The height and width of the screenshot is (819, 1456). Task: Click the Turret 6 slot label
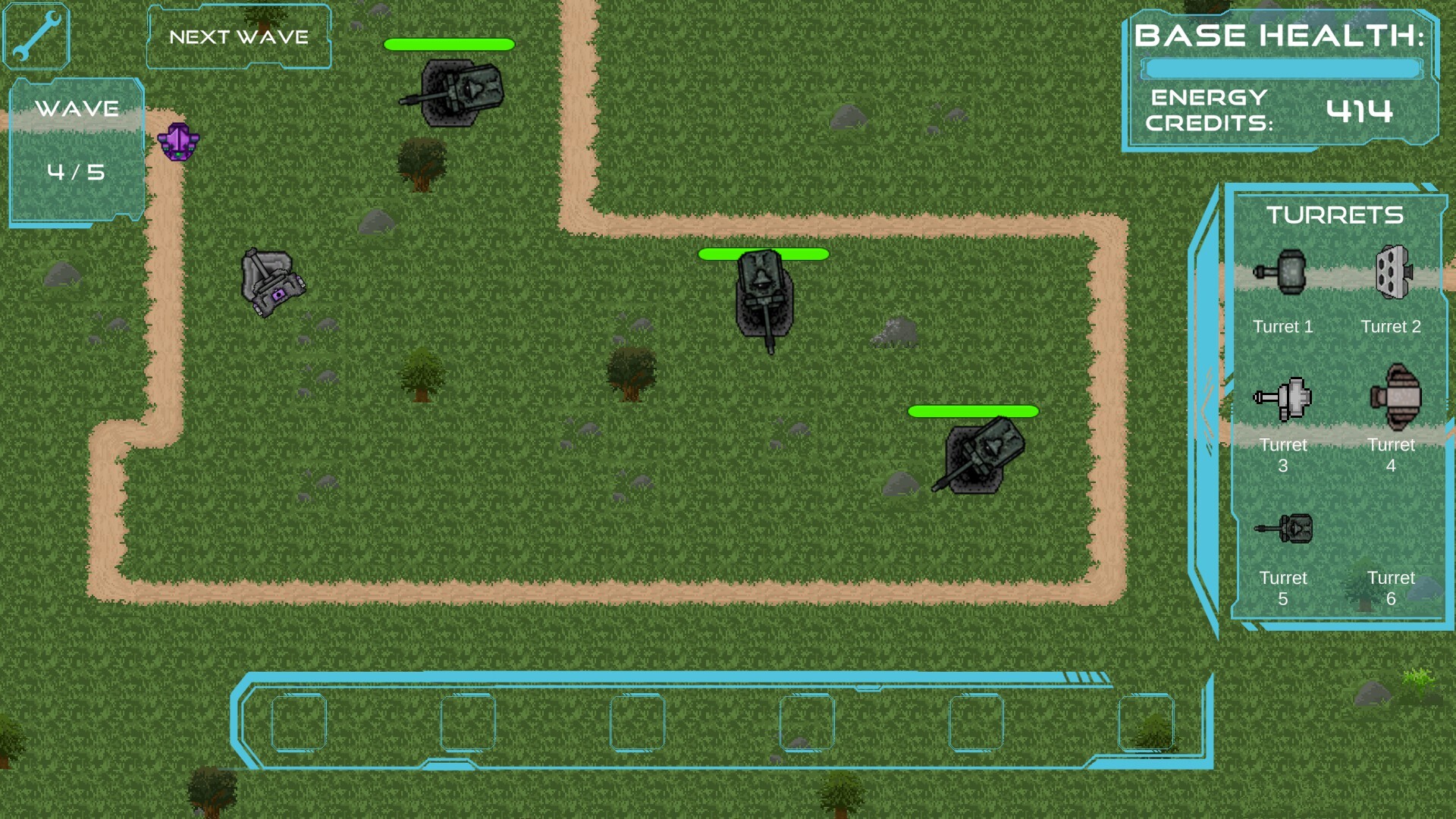(x=1392, y=588)
